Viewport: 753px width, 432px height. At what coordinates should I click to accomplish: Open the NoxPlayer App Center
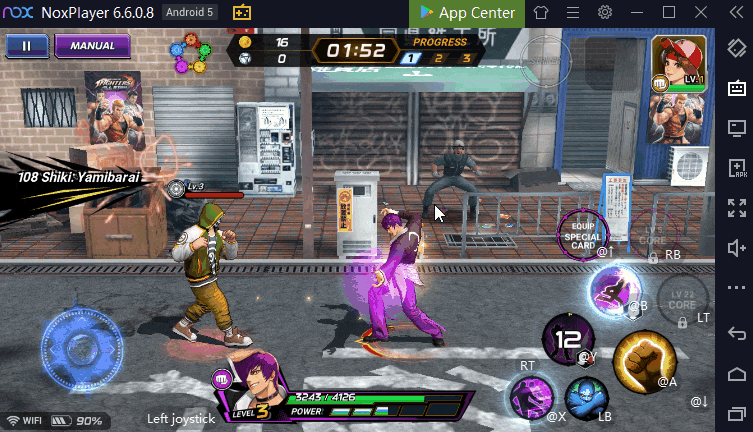pos(467,13)
